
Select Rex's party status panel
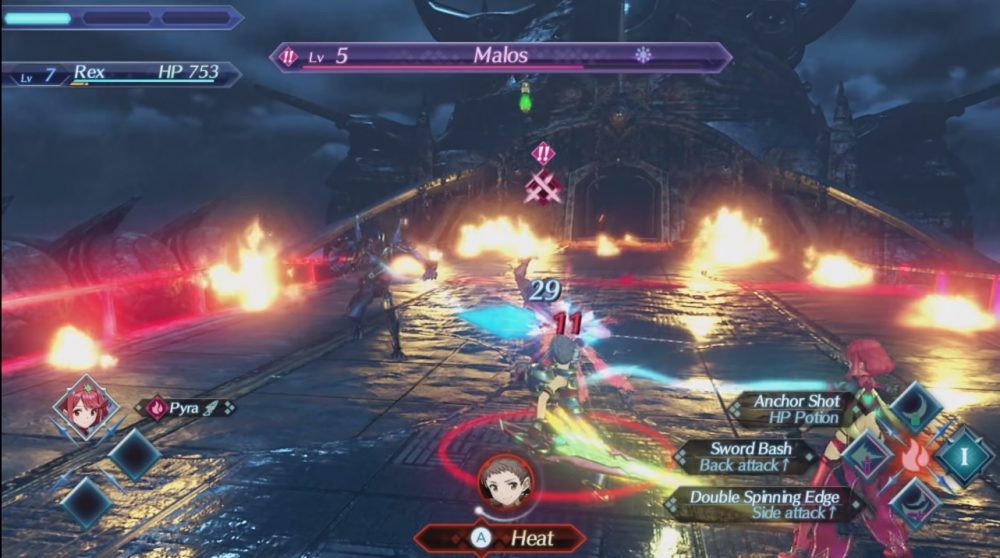click(121, 73)
